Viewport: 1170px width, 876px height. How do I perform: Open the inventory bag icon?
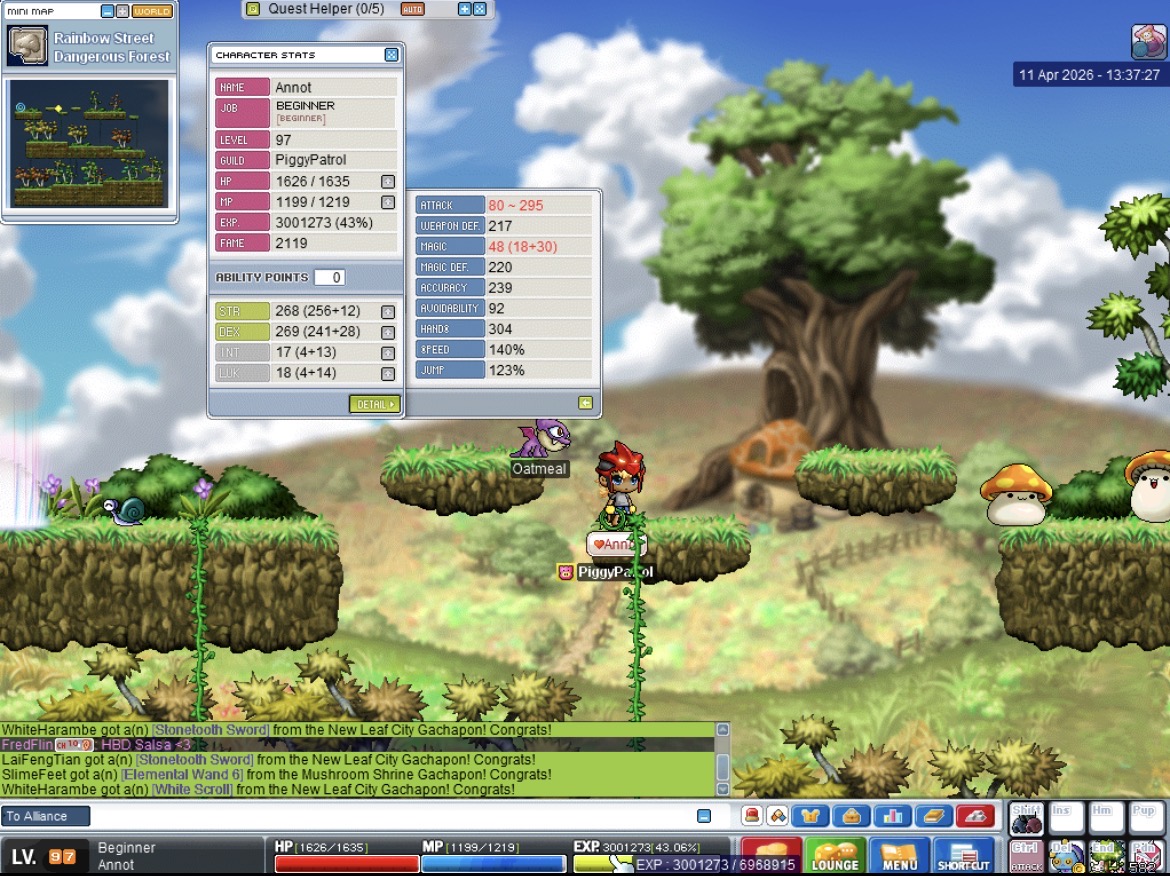click(x=852, y=816)
